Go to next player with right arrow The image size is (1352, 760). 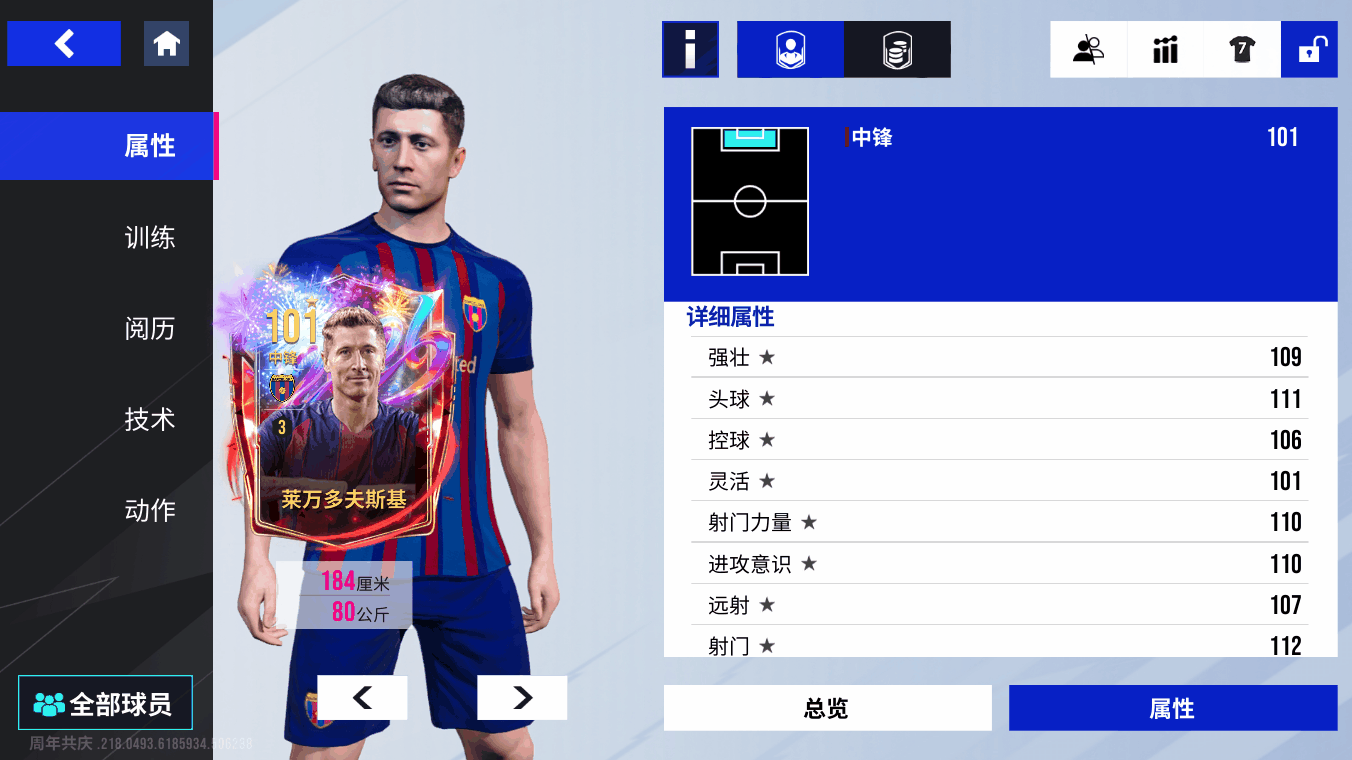(x=521, y=697)
